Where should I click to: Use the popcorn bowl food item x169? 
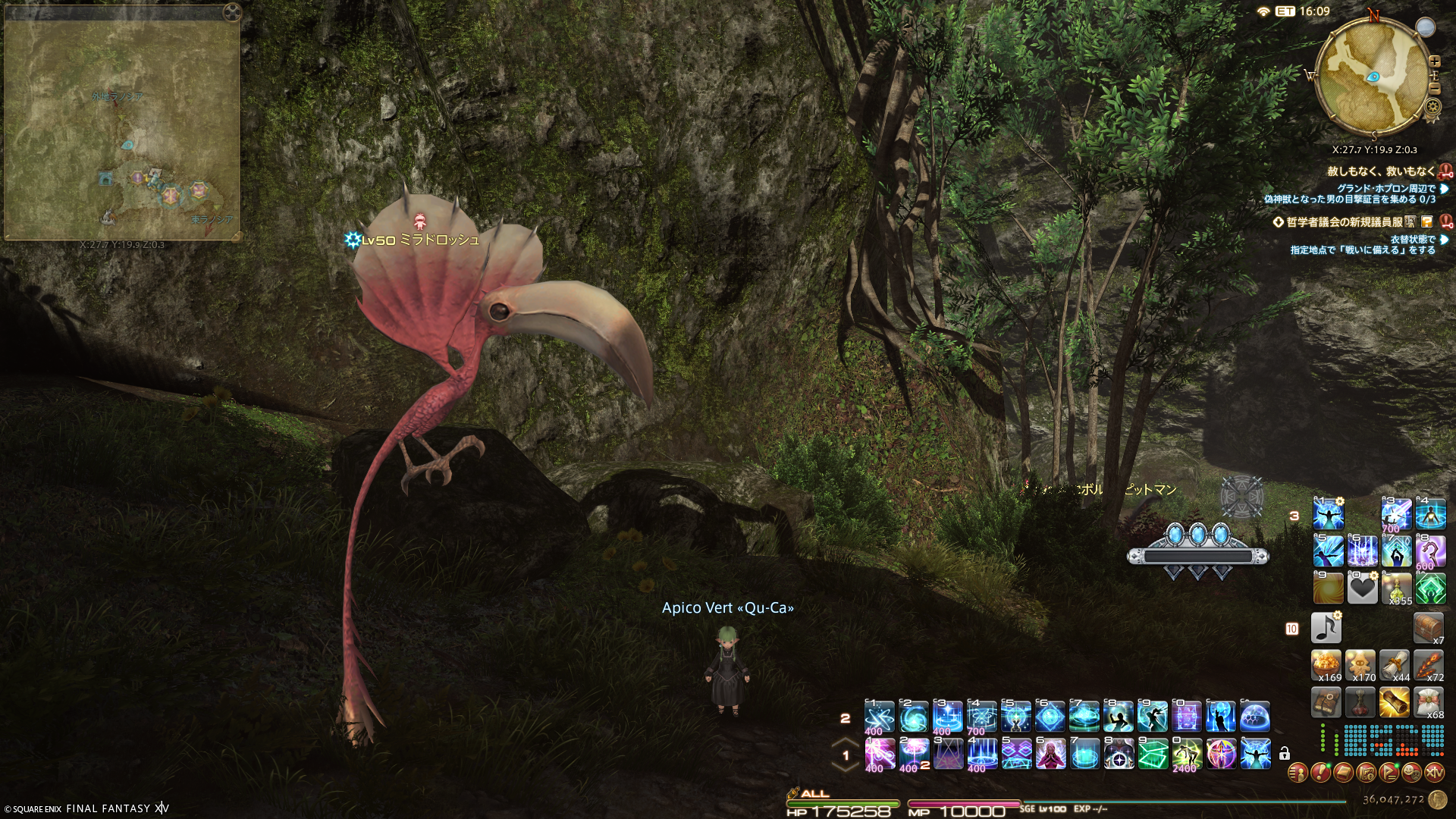(x=1326, y=664)
